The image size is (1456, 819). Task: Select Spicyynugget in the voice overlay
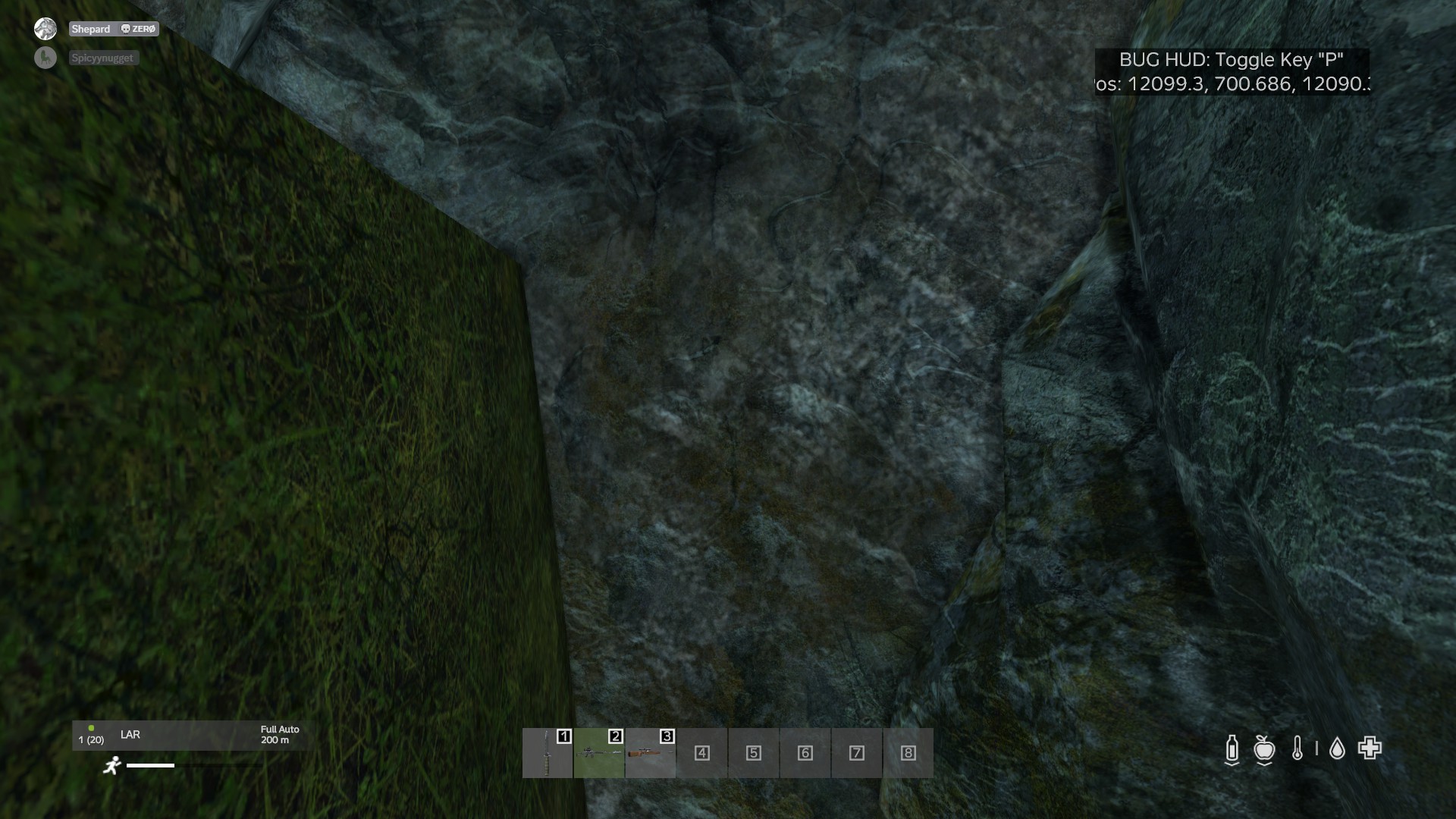pos(102,58)
